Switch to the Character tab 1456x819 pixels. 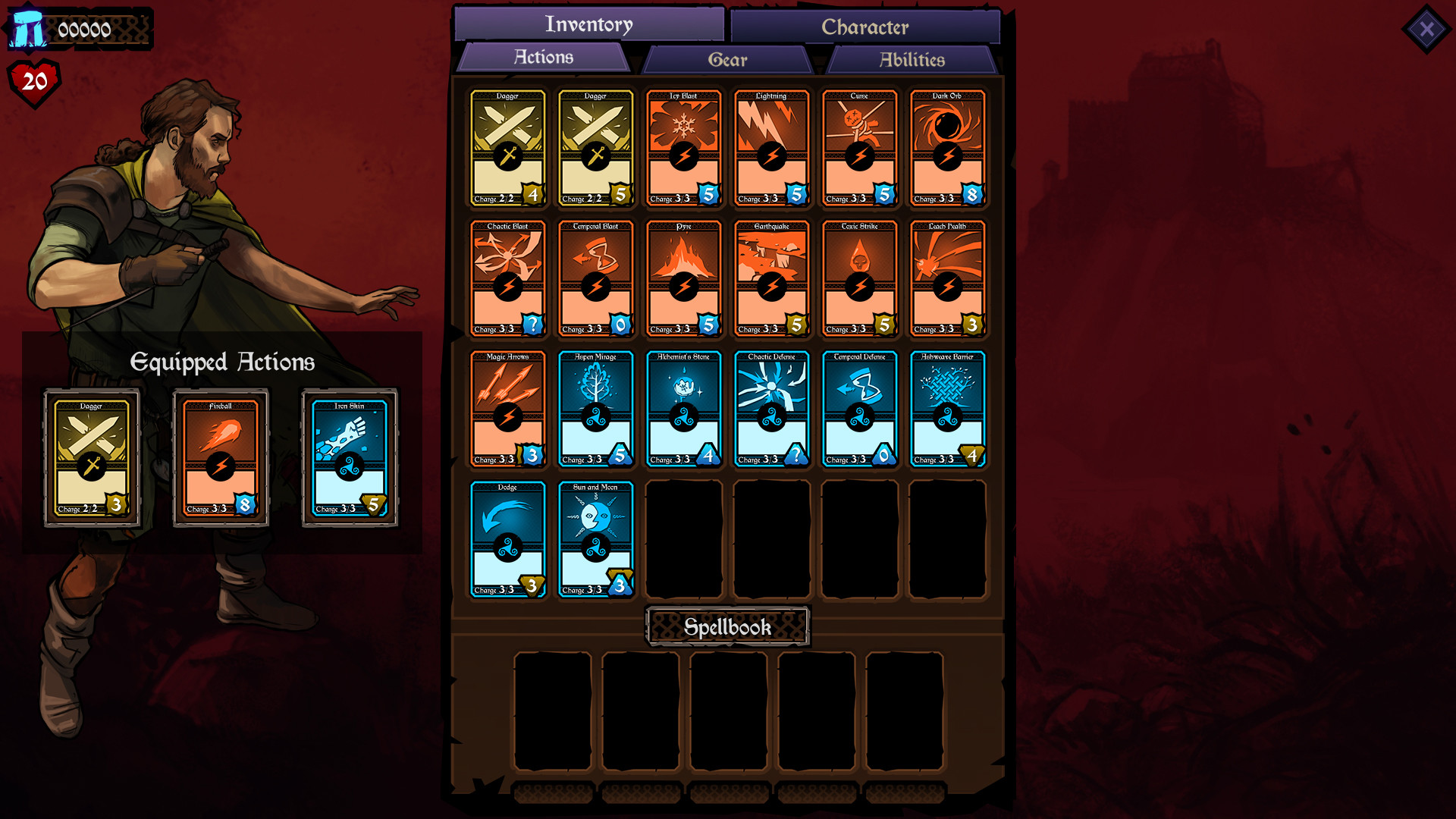point(865,27)
